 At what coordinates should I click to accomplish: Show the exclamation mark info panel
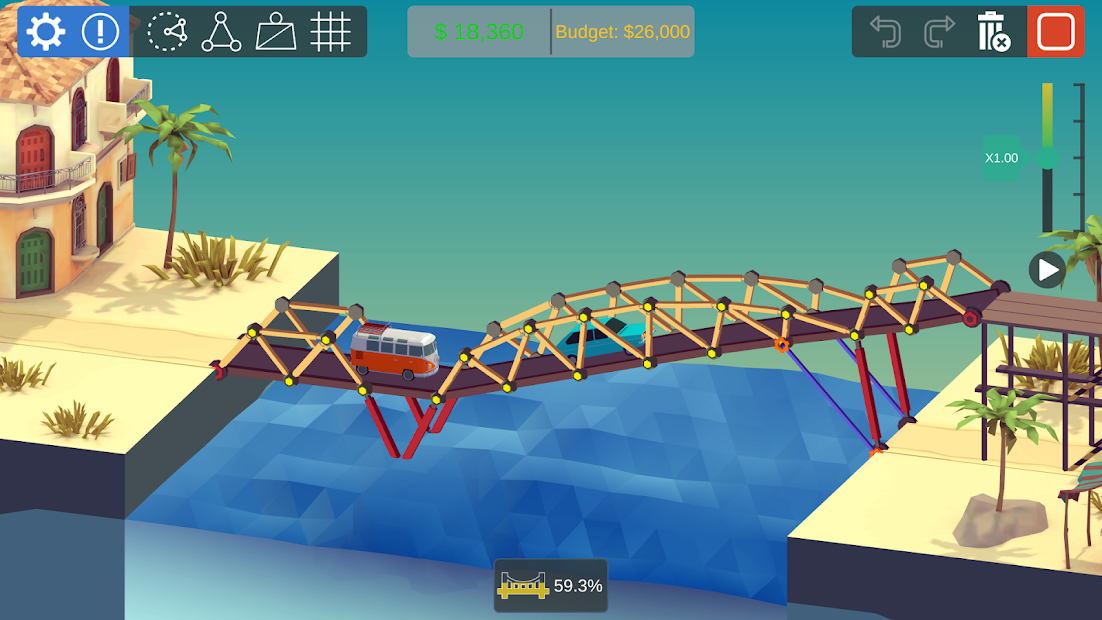click(100, 32)
